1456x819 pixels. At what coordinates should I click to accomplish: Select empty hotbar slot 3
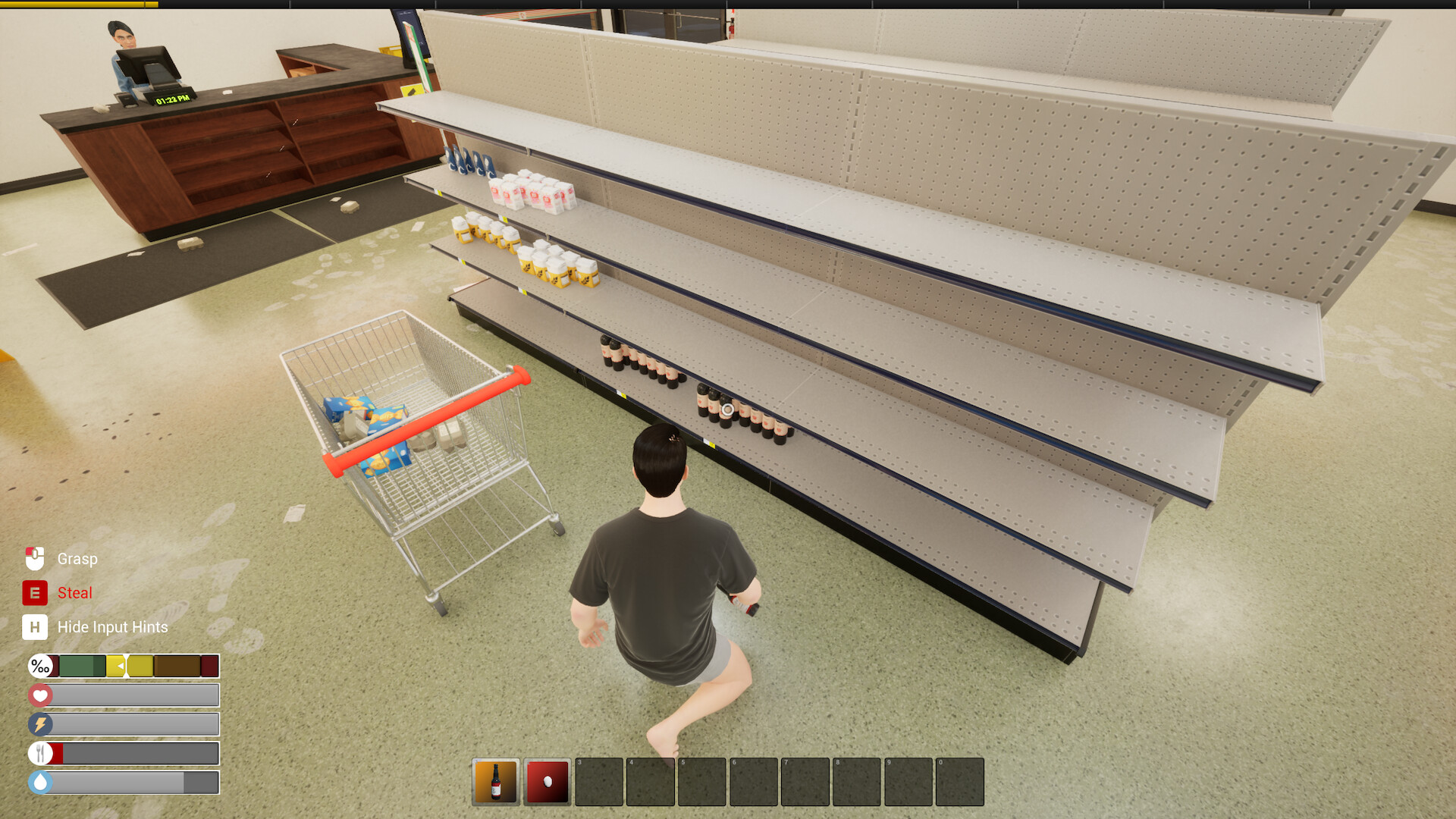pyautogui.click(x=599, y=782)
